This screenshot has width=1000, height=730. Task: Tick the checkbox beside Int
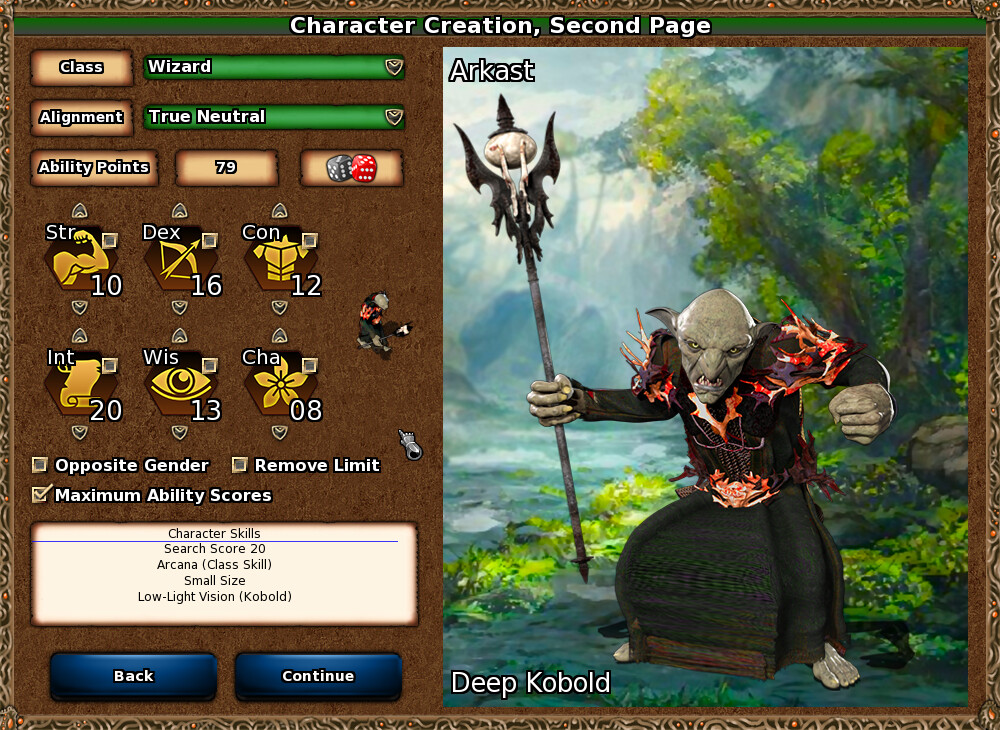(x=110, y=365)
